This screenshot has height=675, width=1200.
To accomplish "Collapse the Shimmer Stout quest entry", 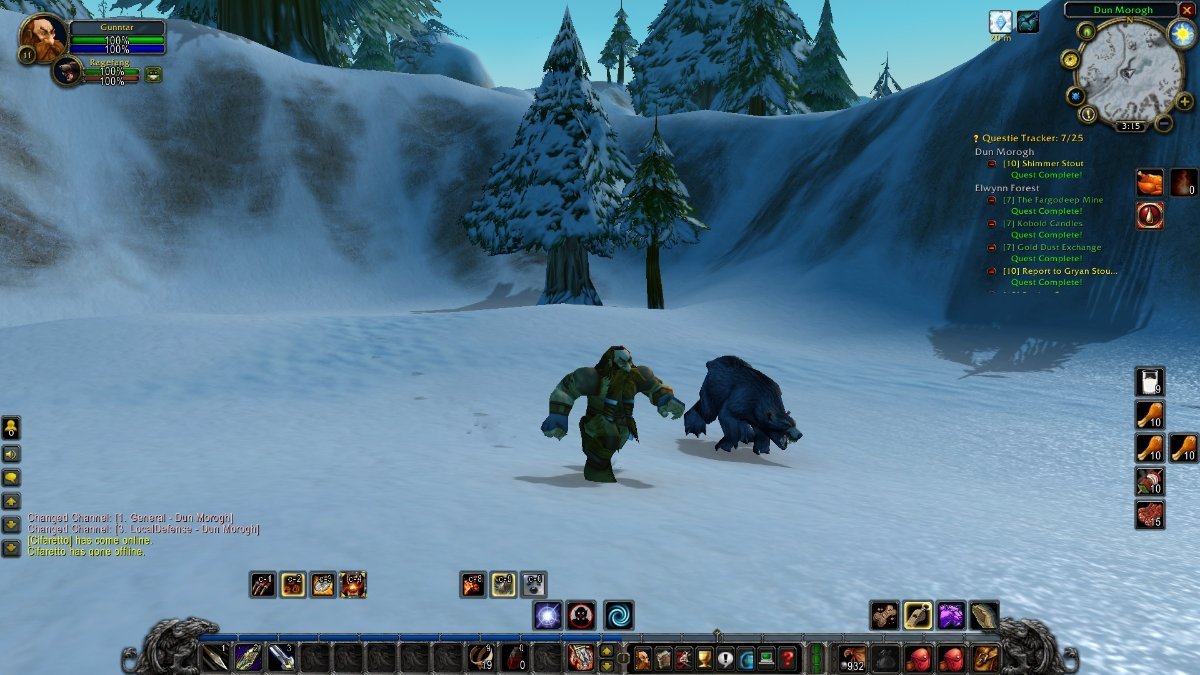I will 992,164.
